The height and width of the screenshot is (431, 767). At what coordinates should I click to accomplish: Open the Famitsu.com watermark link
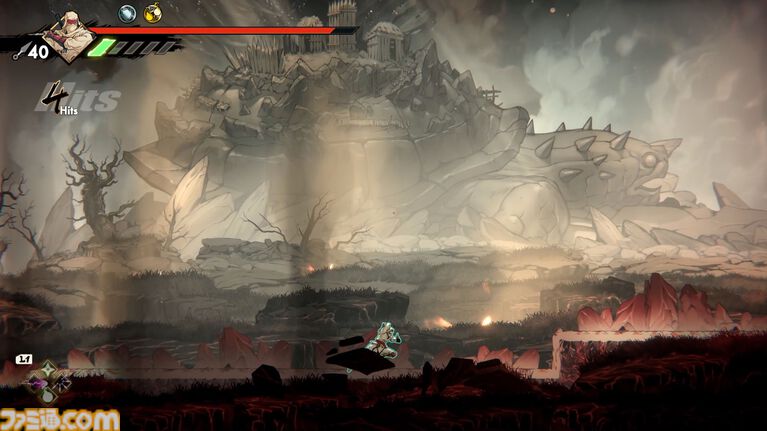pos(60,417)
